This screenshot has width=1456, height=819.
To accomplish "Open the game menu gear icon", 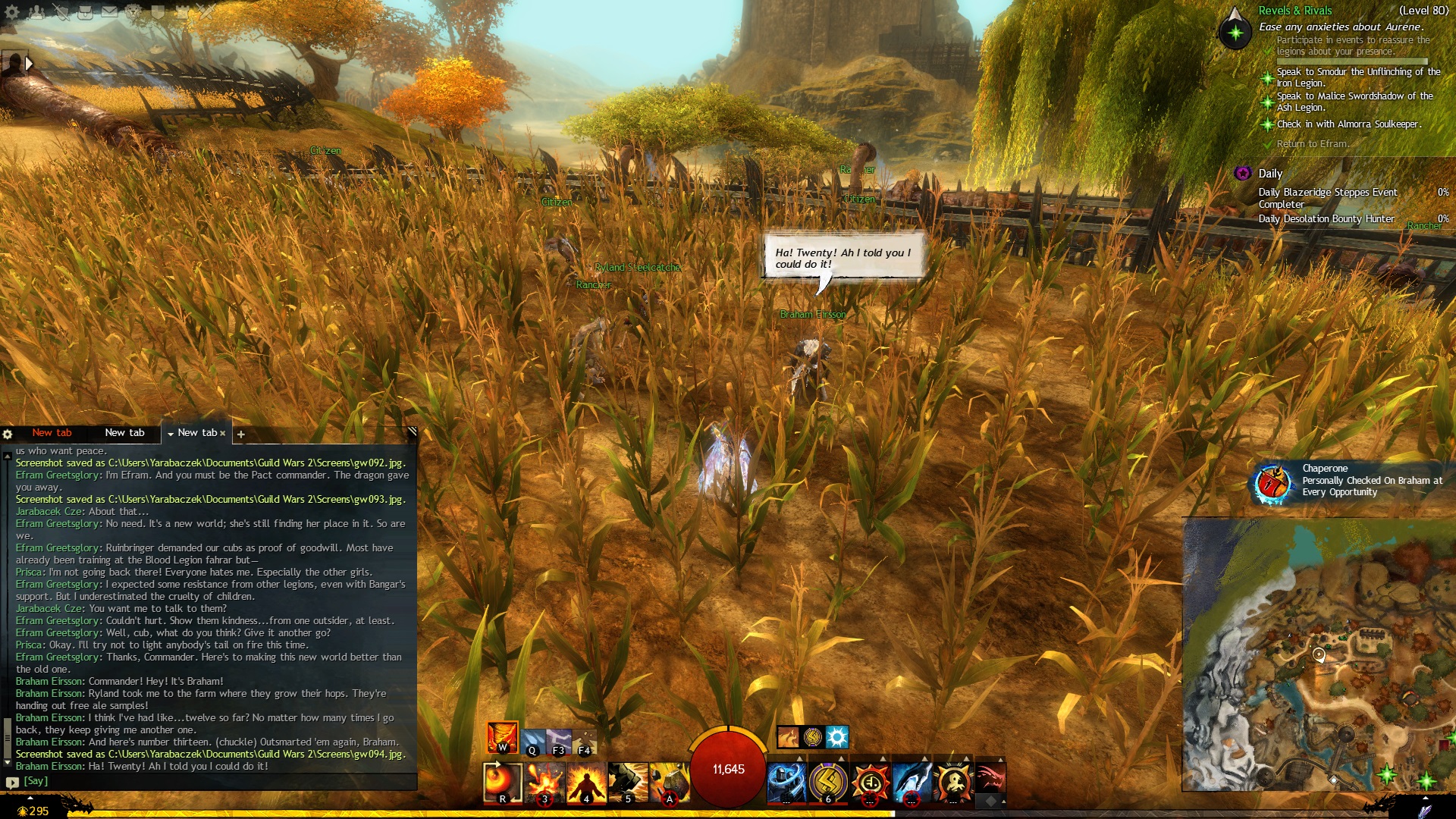I will click(x=12, y=11).
